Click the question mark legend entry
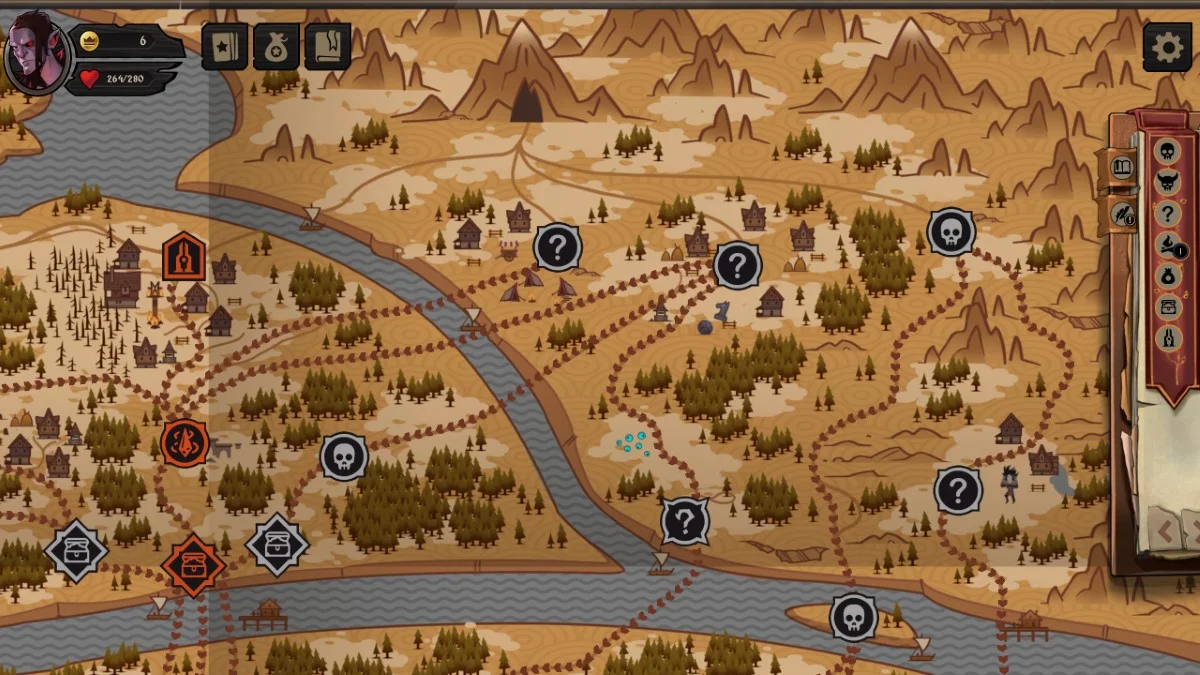The height and width of the screenshot is (675, 1200). 1167,214
